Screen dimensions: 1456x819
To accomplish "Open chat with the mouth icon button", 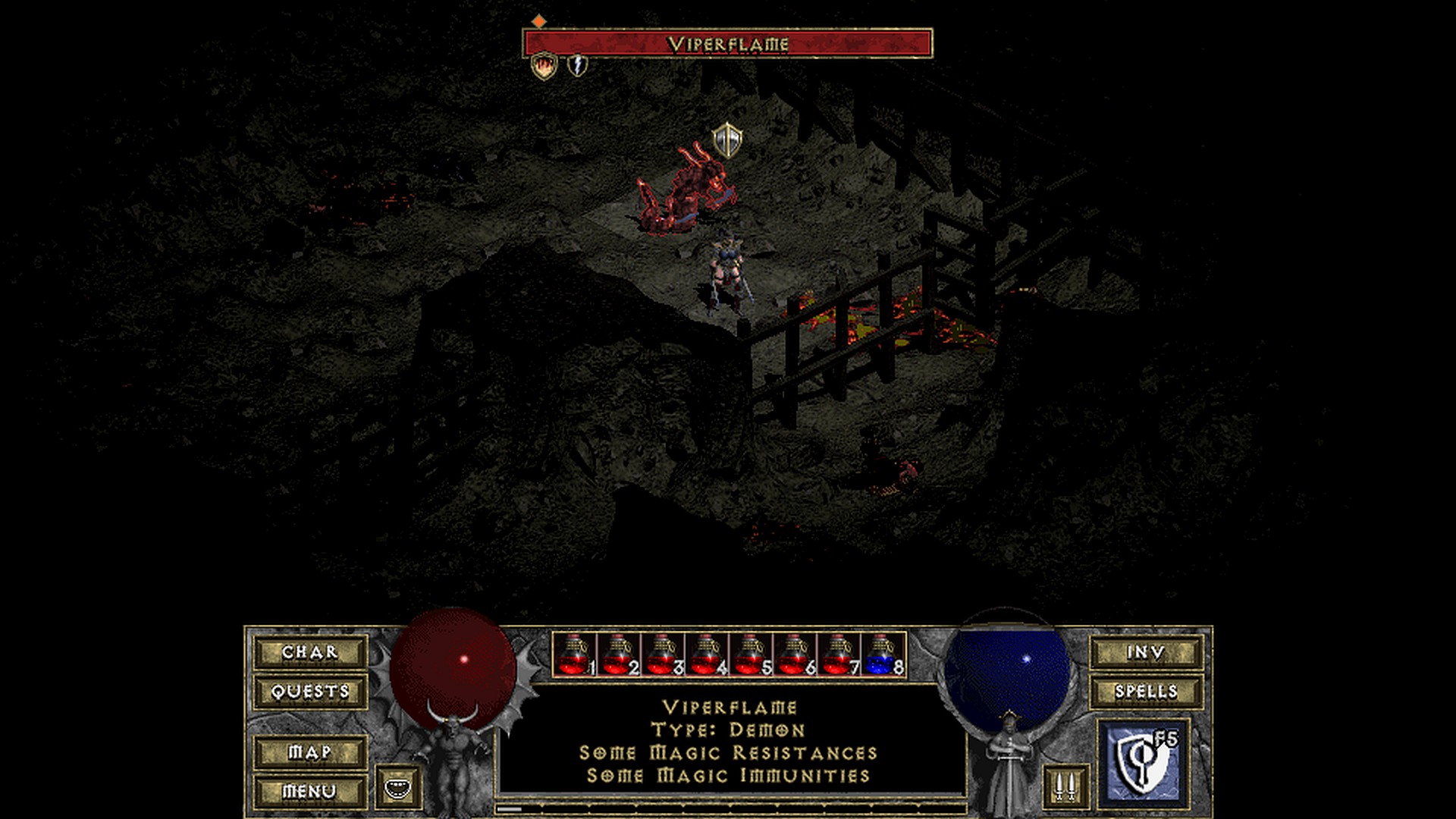I will coord(397,787).
